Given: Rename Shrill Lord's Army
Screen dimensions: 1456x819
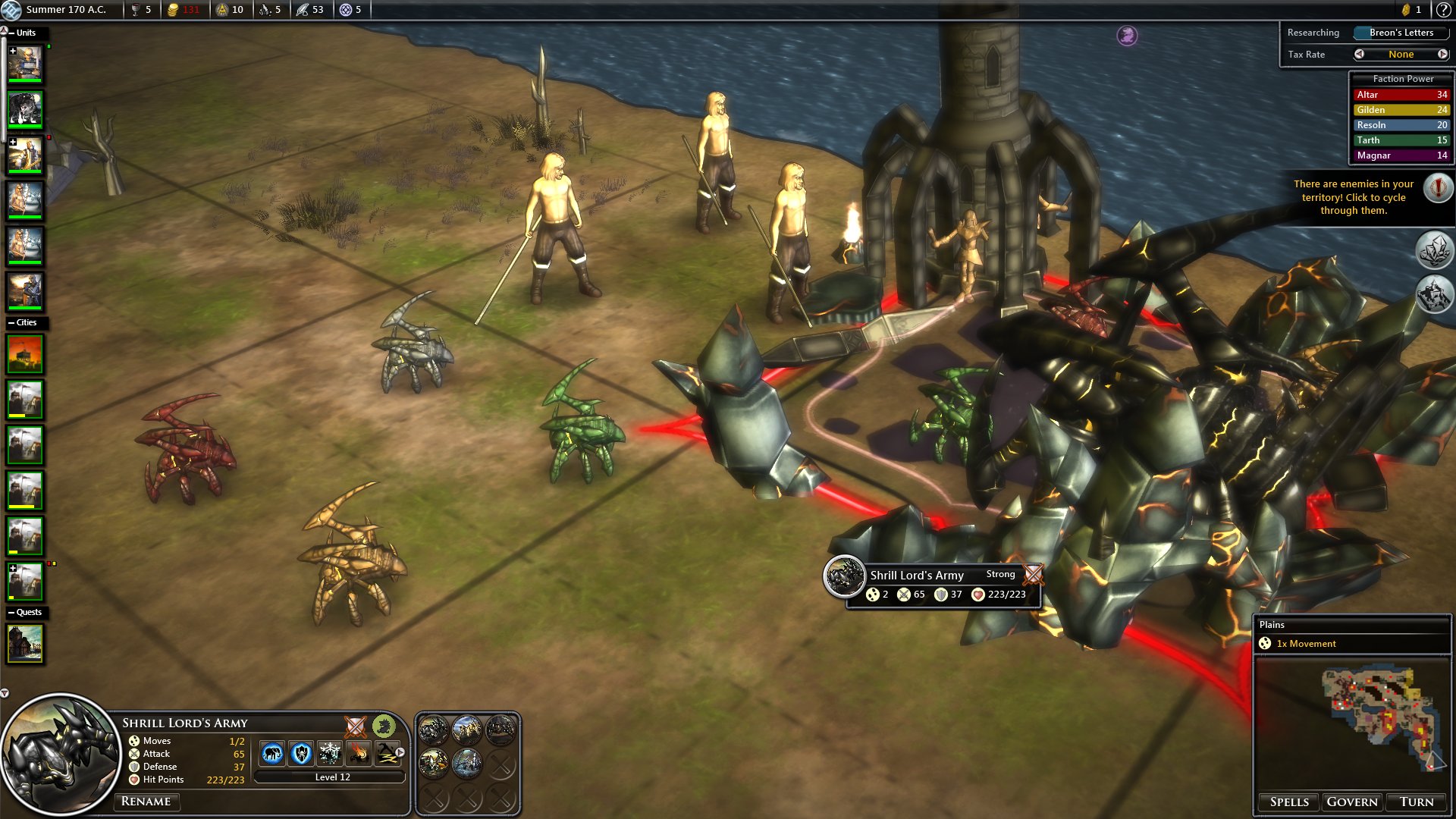Looking at the screenshot, I should pos(146,802).
